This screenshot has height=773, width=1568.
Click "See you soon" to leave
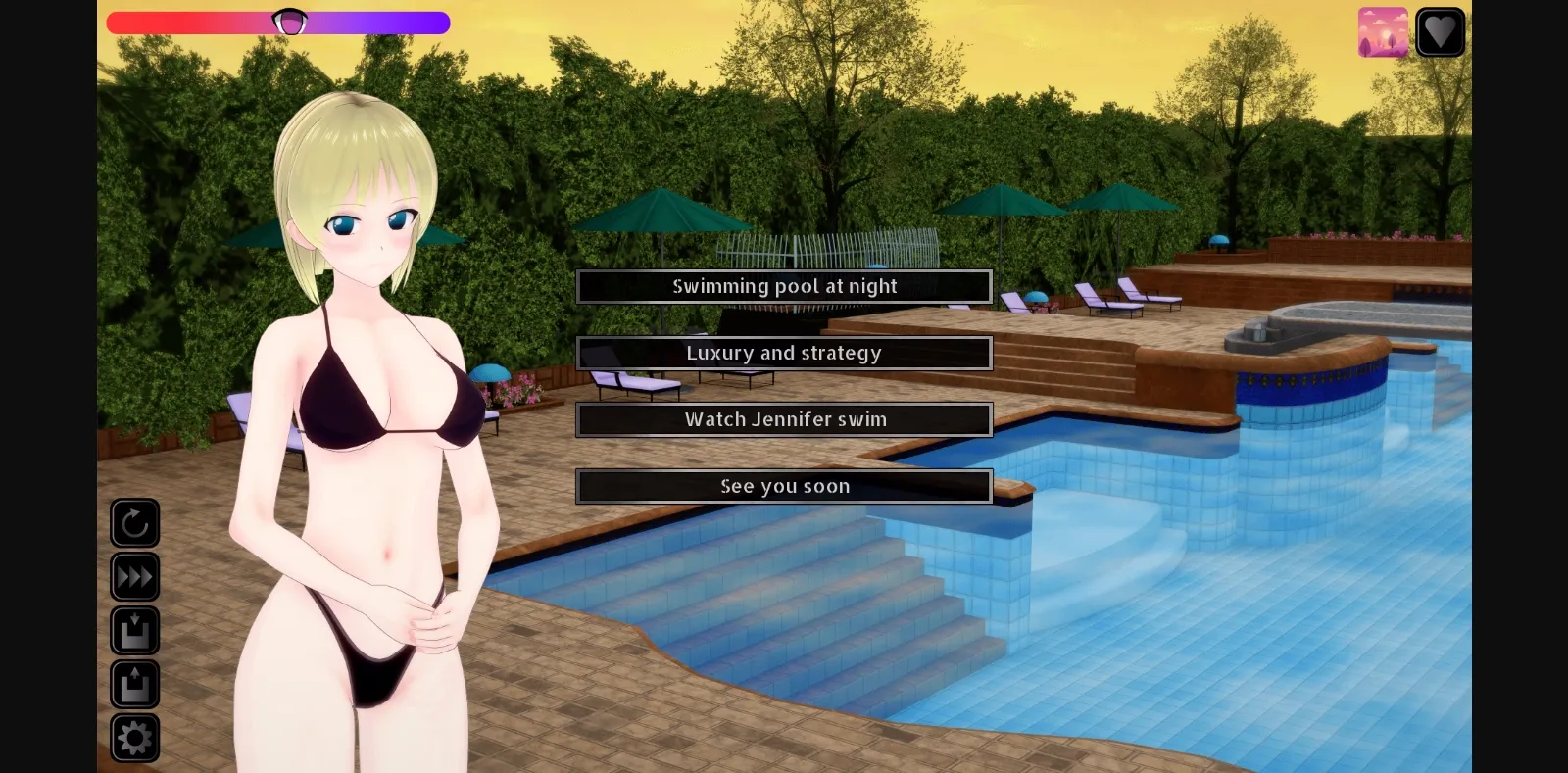tap(783, 486)
